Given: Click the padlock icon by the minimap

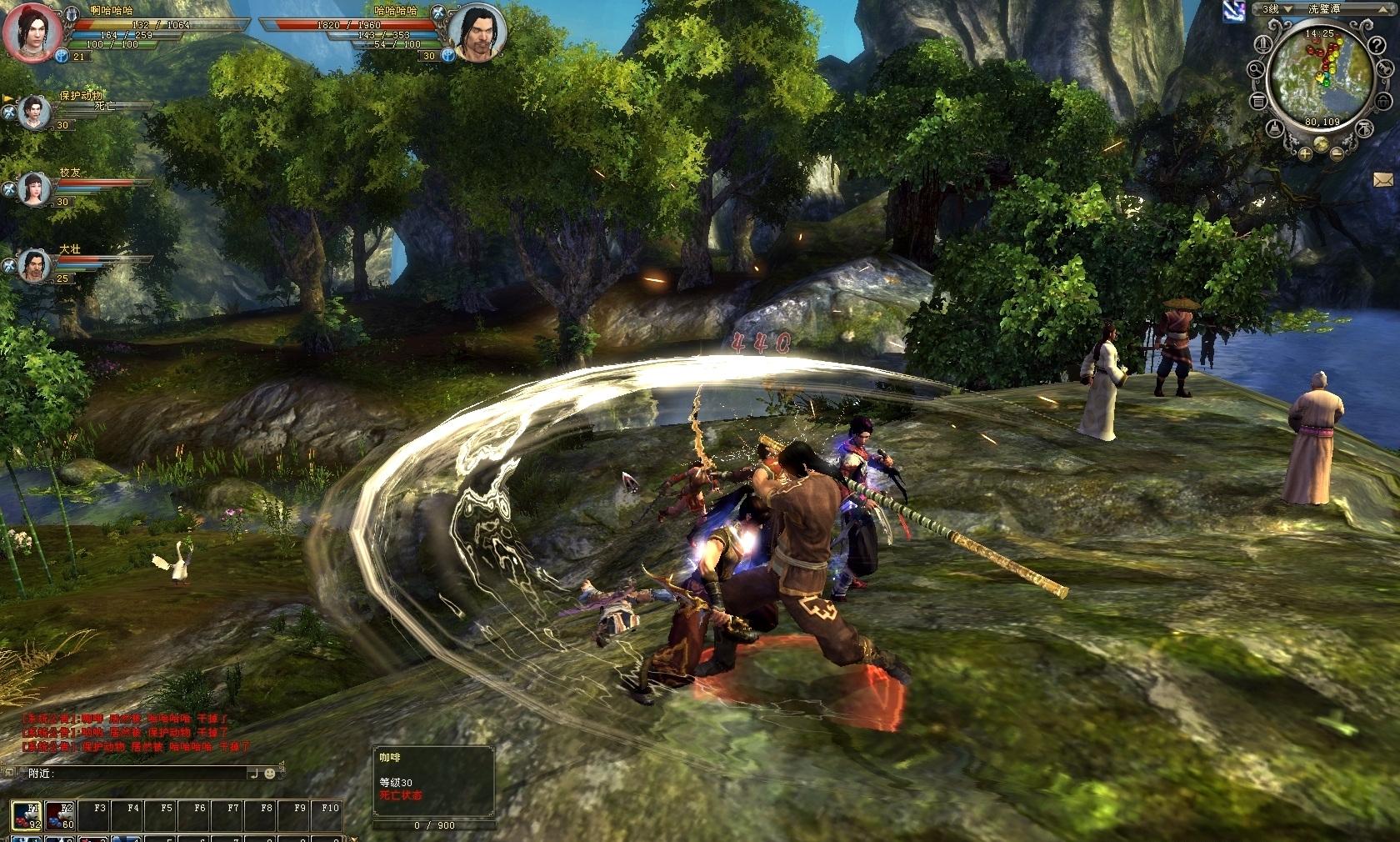Looking at the screenshot, I should point(1384,102).
